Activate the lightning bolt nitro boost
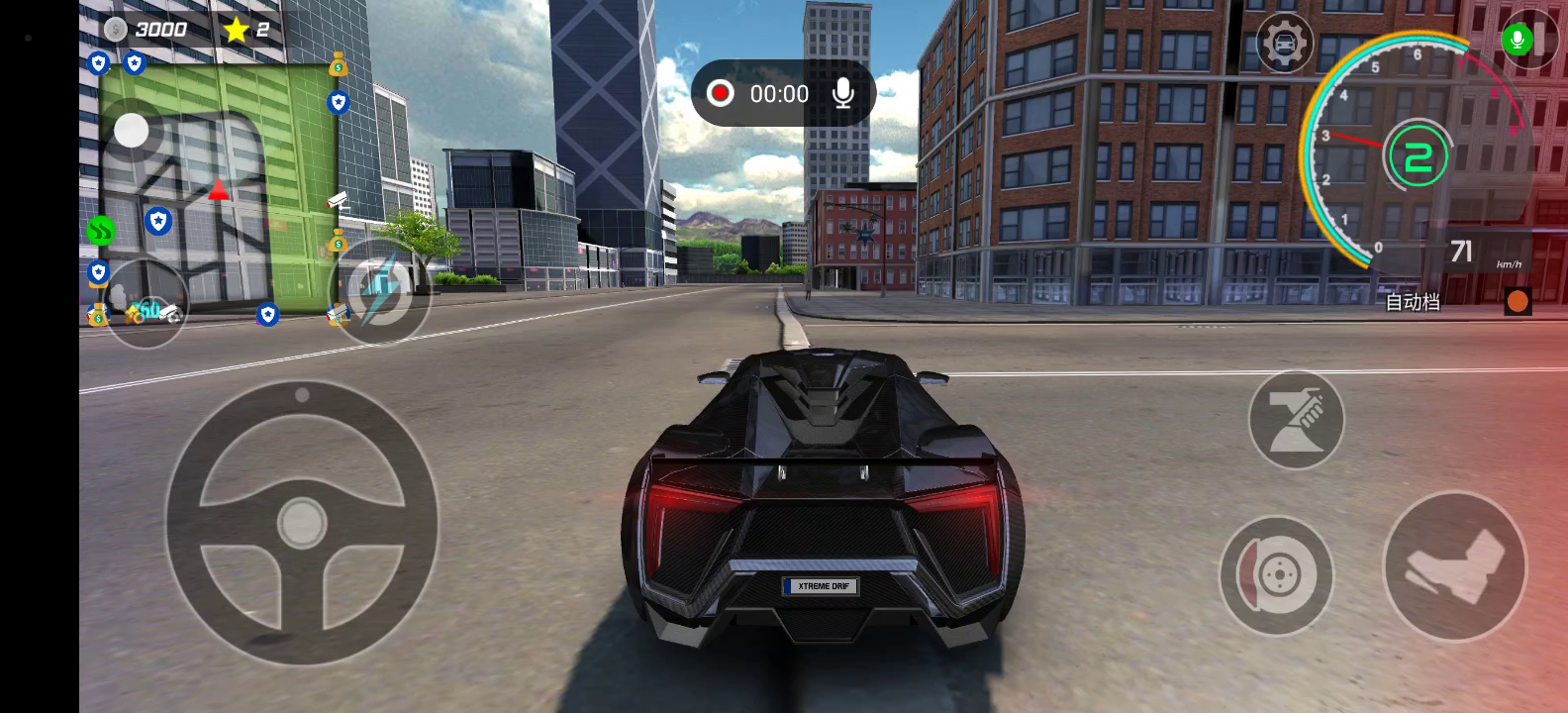The image size is (1568, 713). click(x=379, y=291)
